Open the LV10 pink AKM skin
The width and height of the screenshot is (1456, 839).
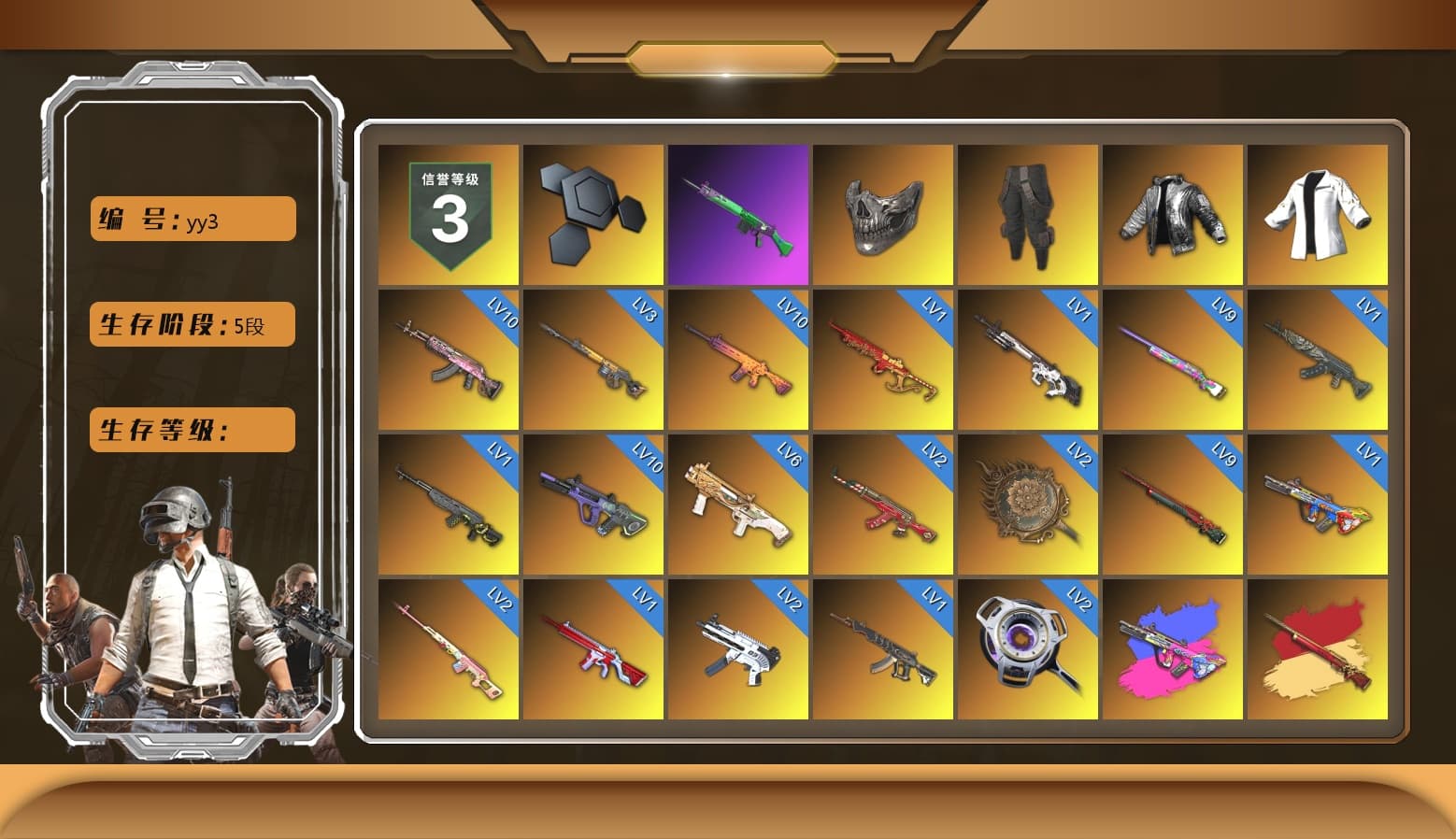(448, 360)
